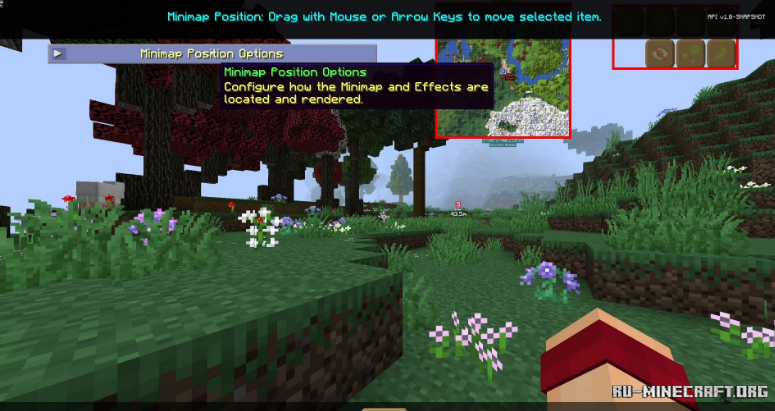Select the green skull poison effect icon
The width and height of the screenshot is (775, 411).
tap(690, 52)
